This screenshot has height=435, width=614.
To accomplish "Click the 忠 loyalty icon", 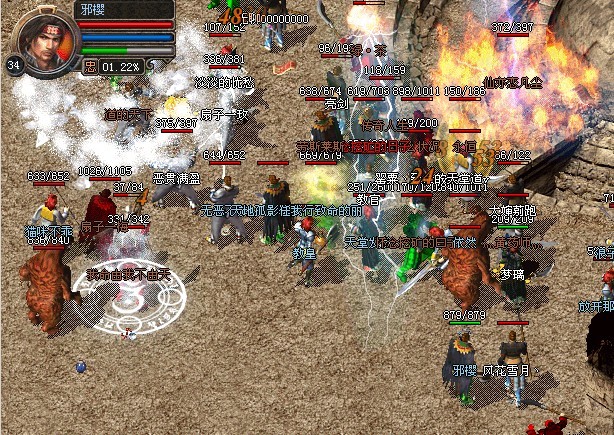I will click(91, 66).
